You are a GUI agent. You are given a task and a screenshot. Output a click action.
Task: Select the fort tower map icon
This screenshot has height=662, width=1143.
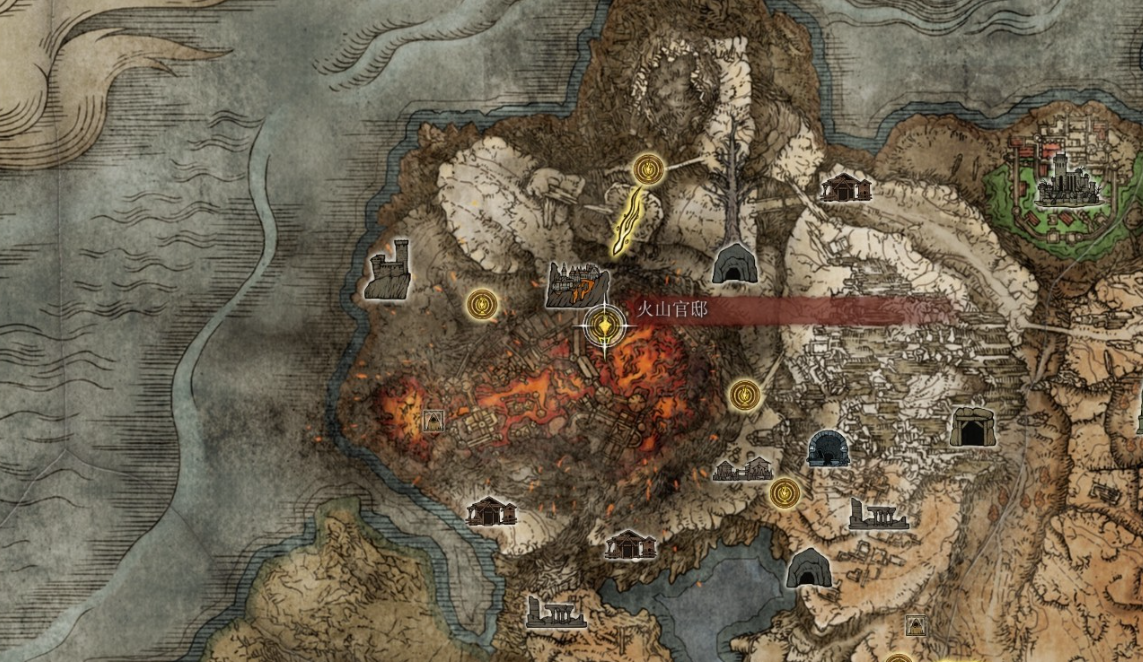pos(388,269)
